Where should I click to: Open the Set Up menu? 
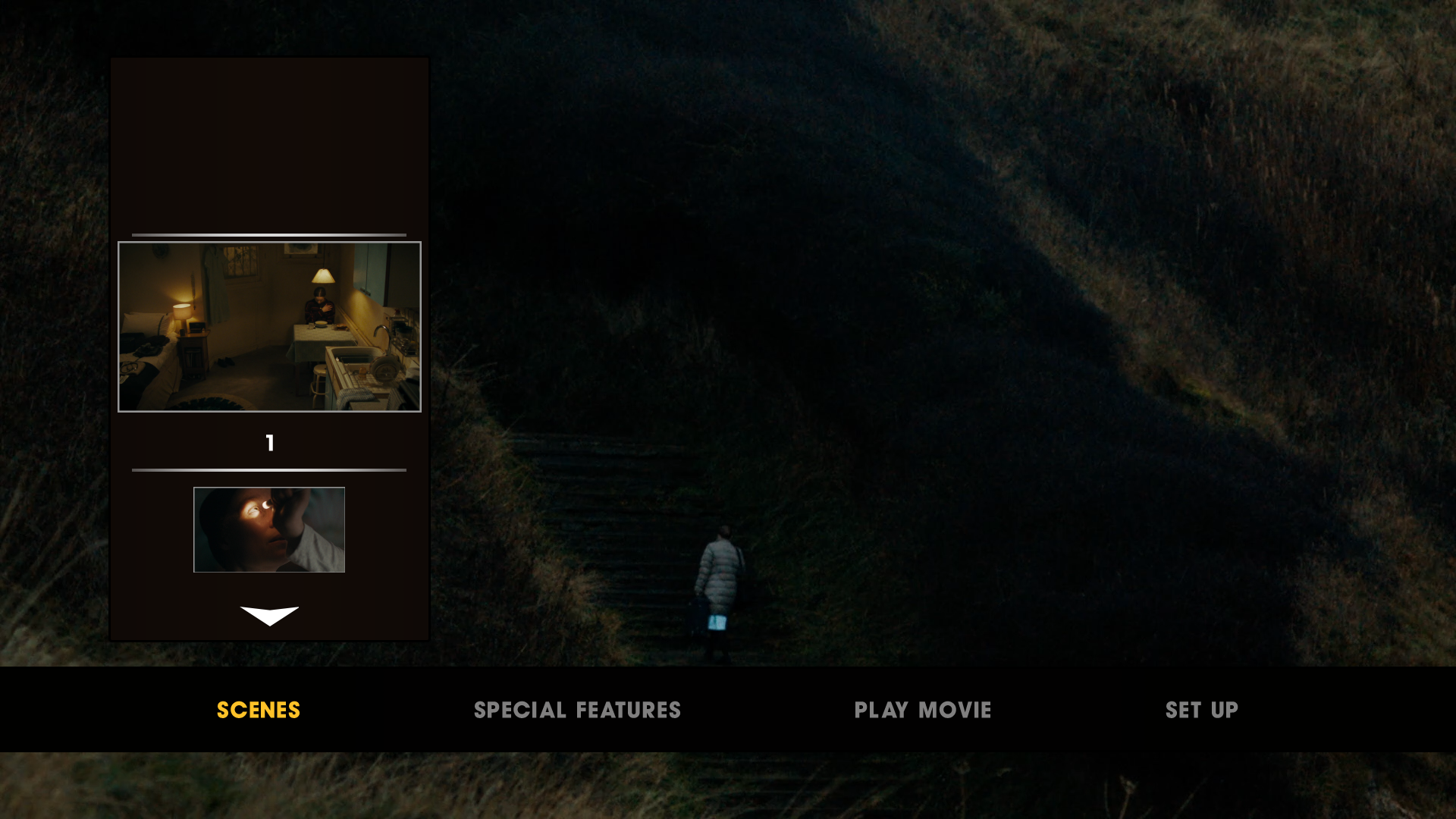pyautogui.click(x=1201, y=710)
